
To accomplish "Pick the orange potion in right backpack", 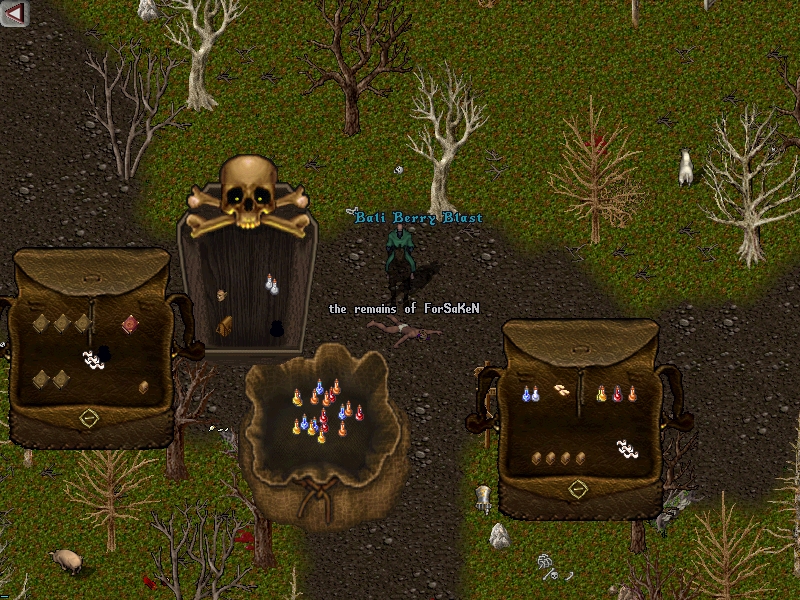I will coord(632,395).
